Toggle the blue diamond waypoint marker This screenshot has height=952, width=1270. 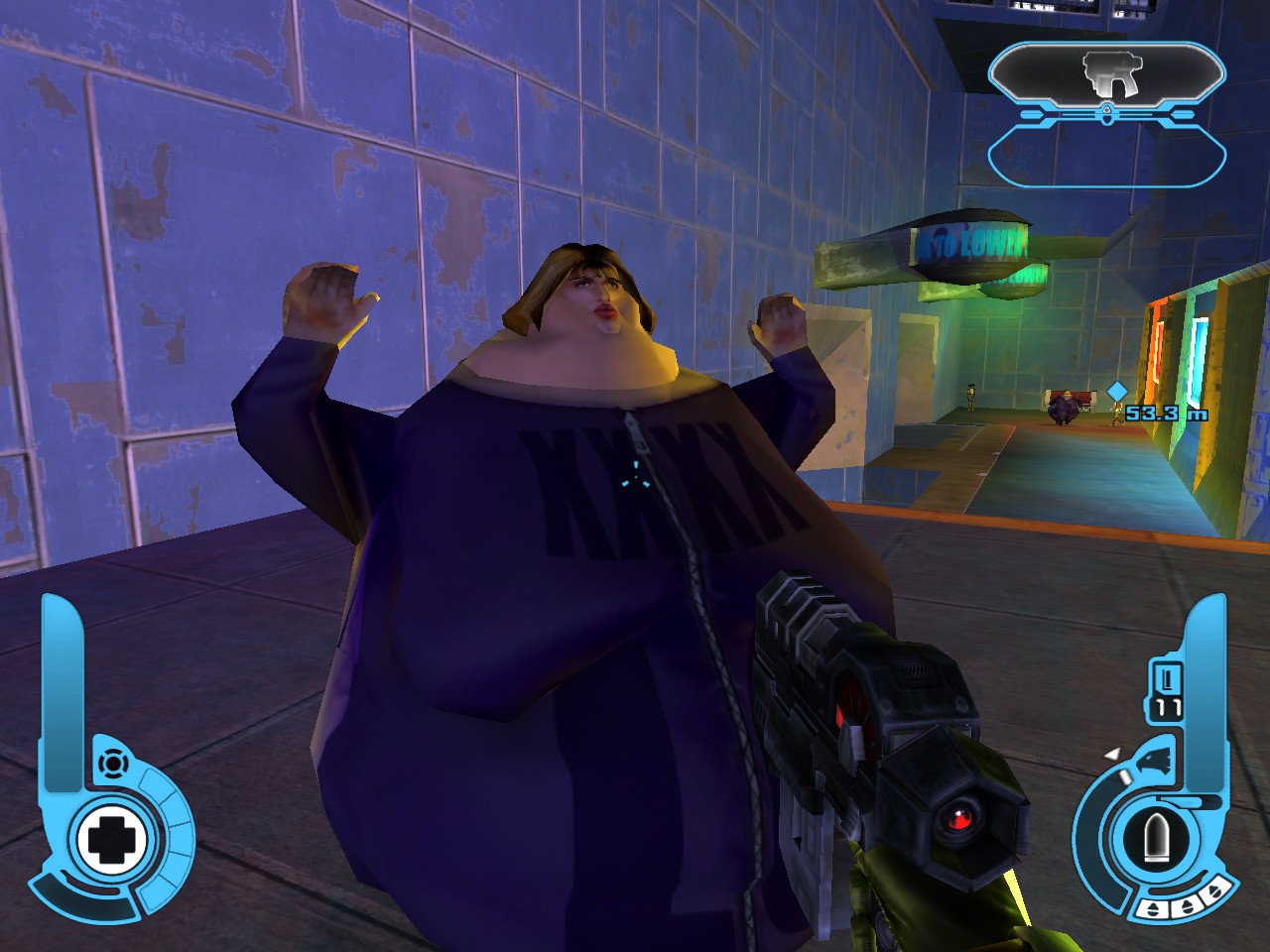tap(1116, 391)
